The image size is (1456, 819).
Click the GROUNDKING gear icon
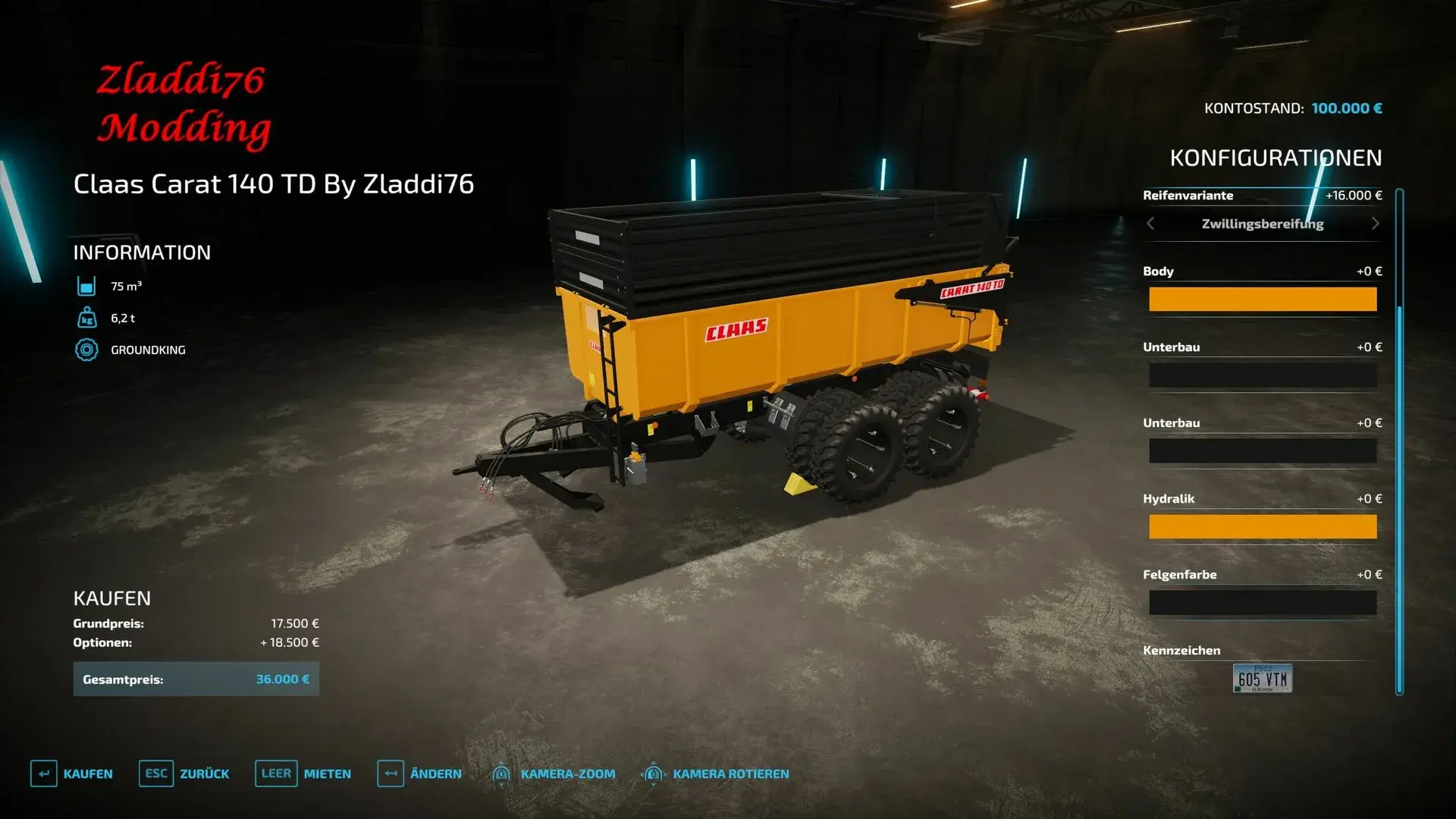pos(89,350)
